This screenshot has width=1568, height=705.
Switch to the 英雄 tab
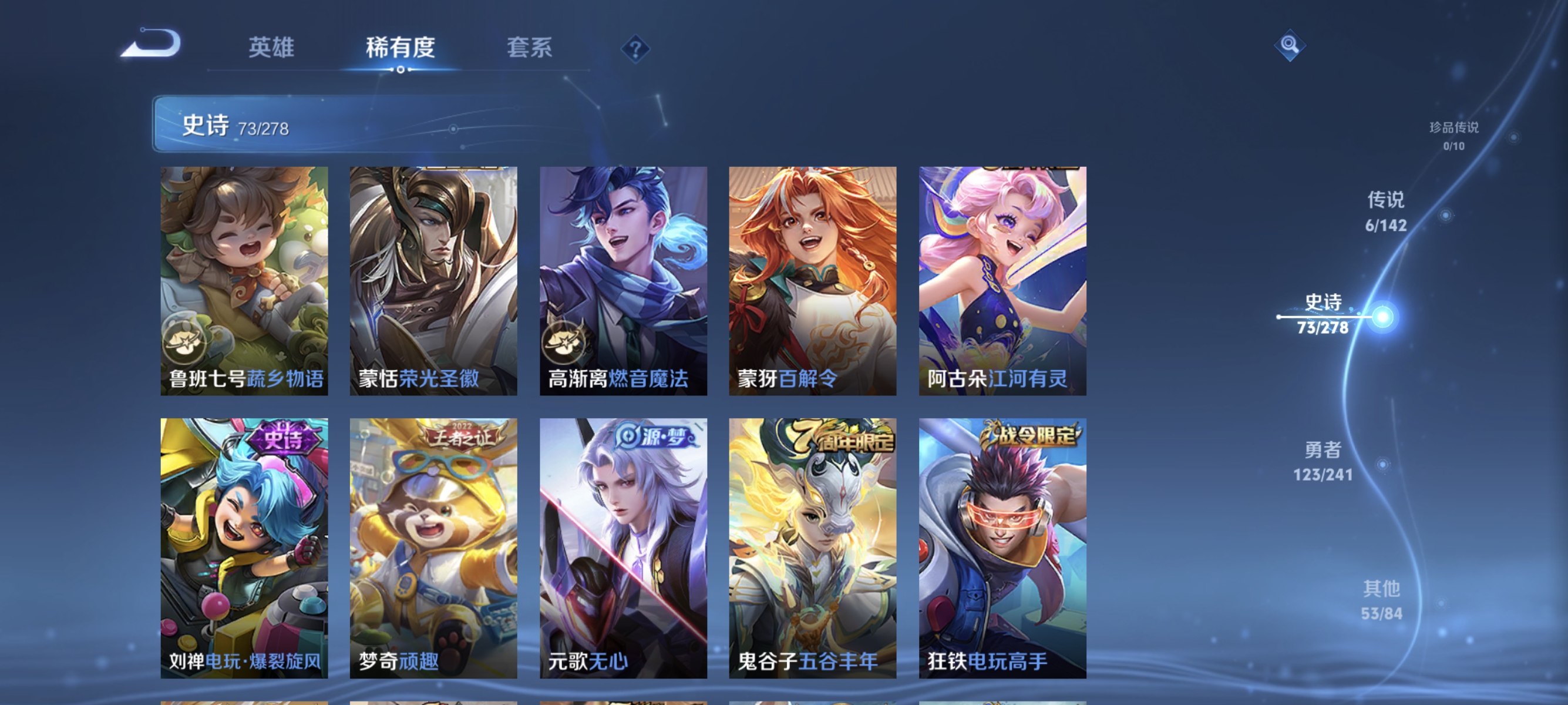[x=271, y=49]
